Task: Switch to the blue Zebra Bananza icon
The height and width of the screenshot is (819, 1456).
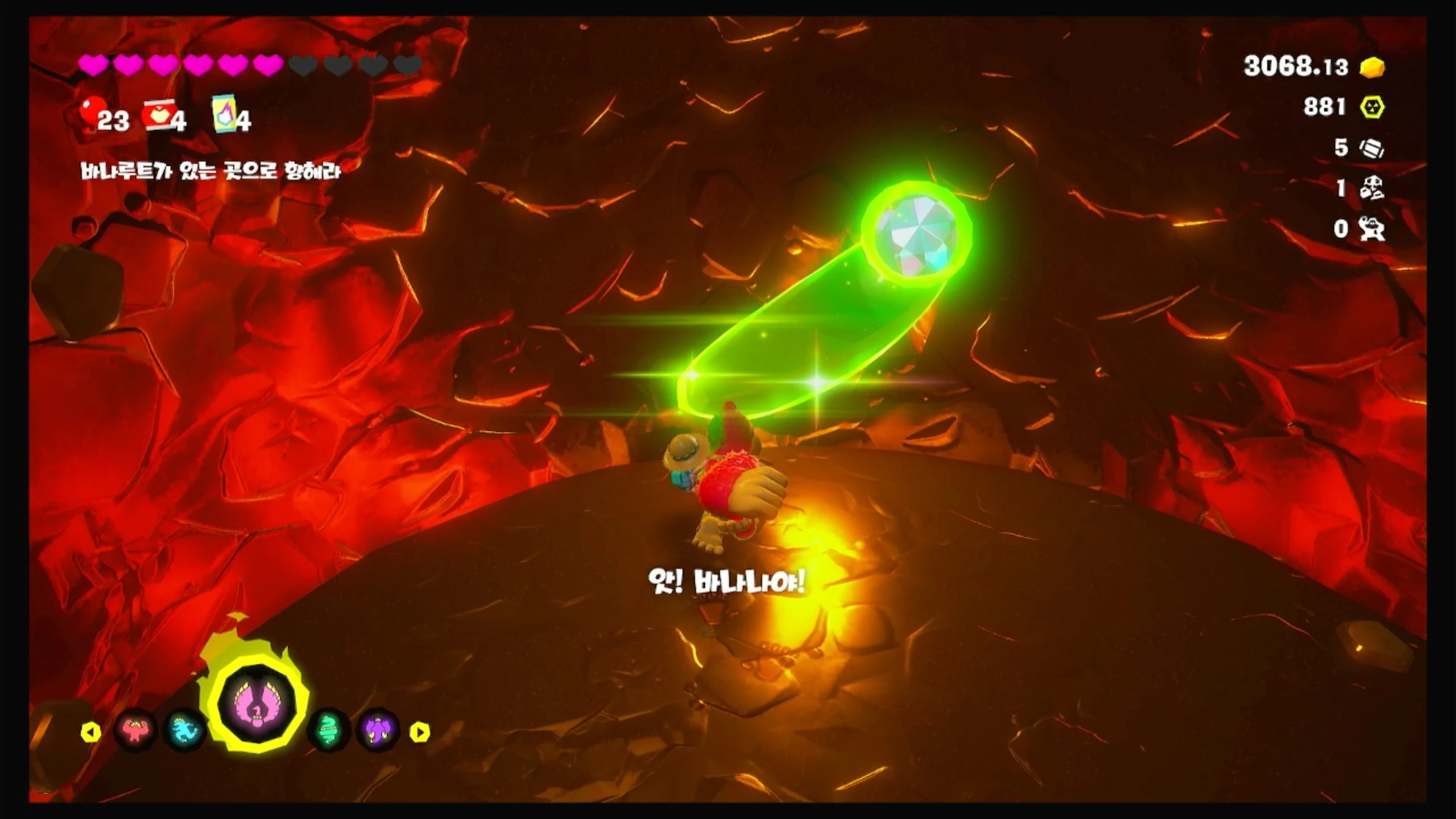Action: point(185,730)
